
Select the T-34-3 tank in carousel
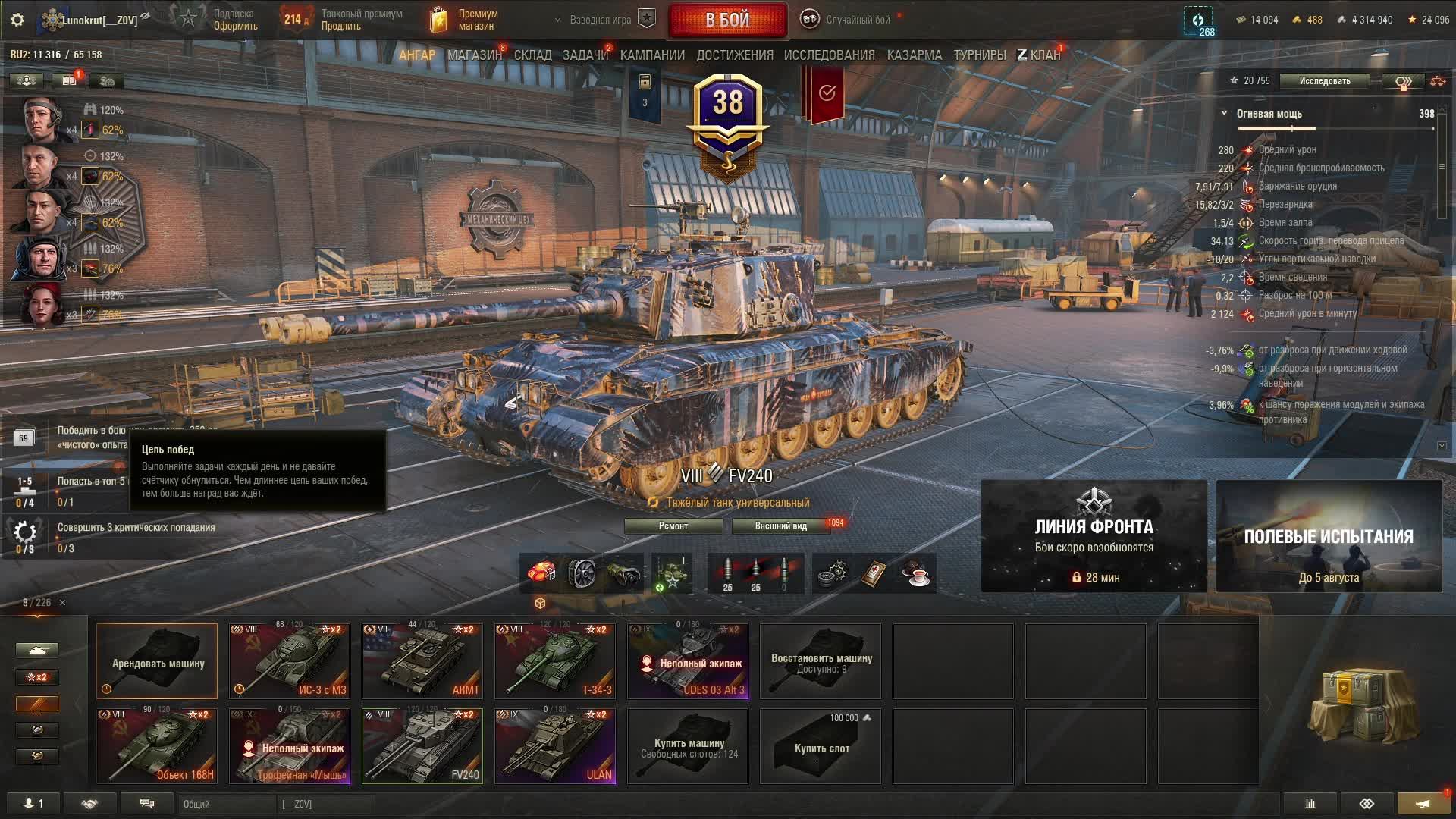tap(555, 661)
